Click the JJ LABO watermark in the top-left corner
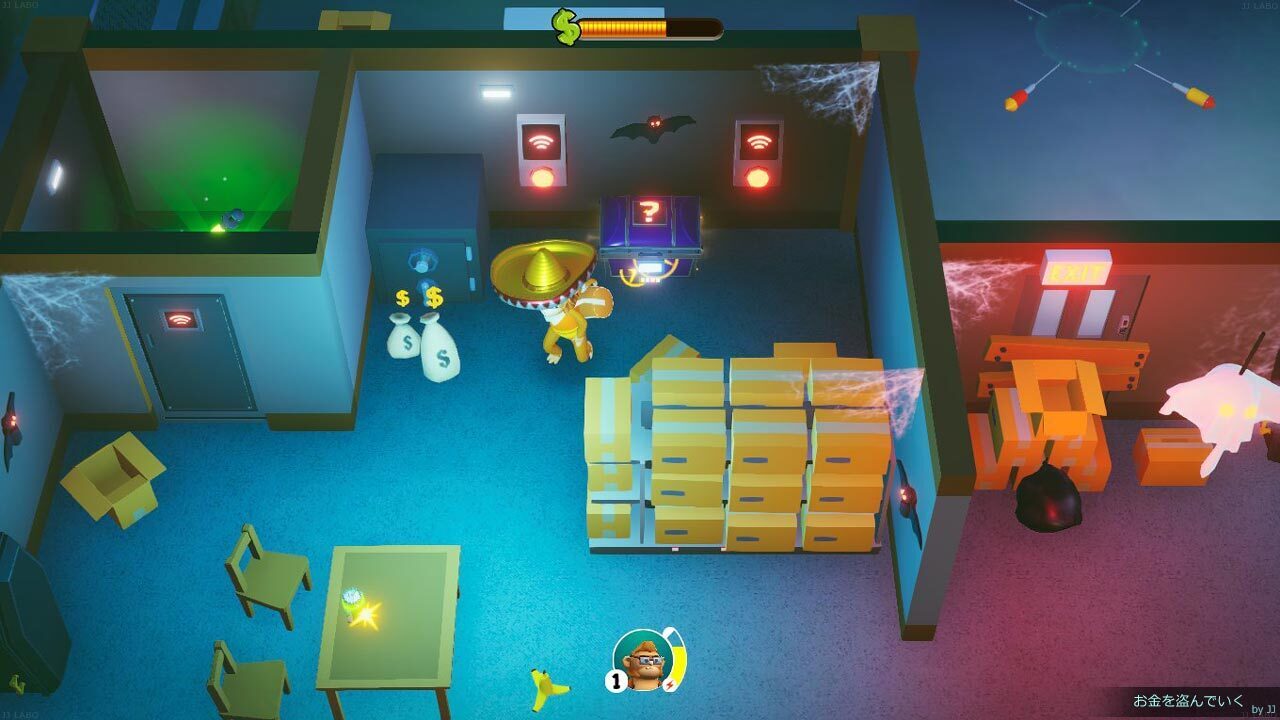The height and width of the screenshot is (720, 1280). coord(20,6)
